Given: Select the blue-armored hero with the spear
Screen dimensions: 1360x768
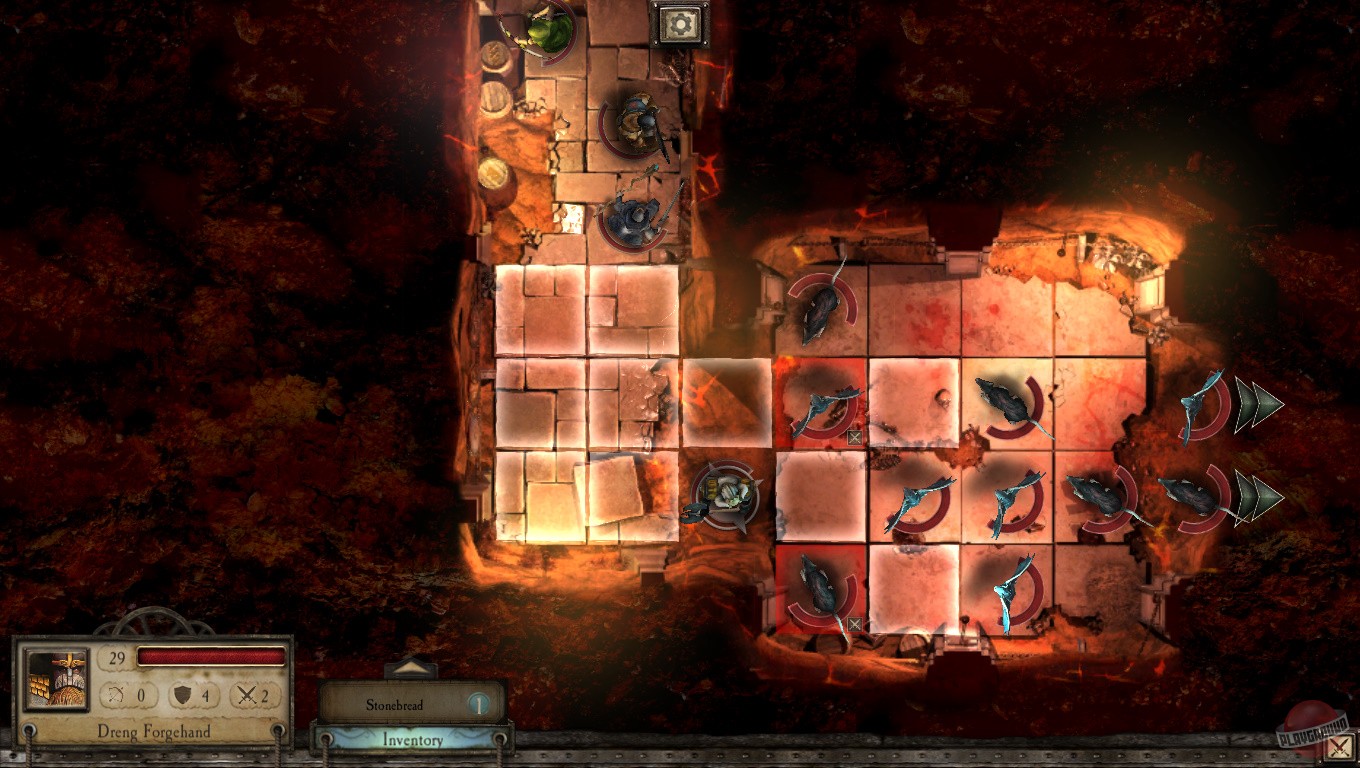Looking at the screenshot, I should (x=632, y=215).
